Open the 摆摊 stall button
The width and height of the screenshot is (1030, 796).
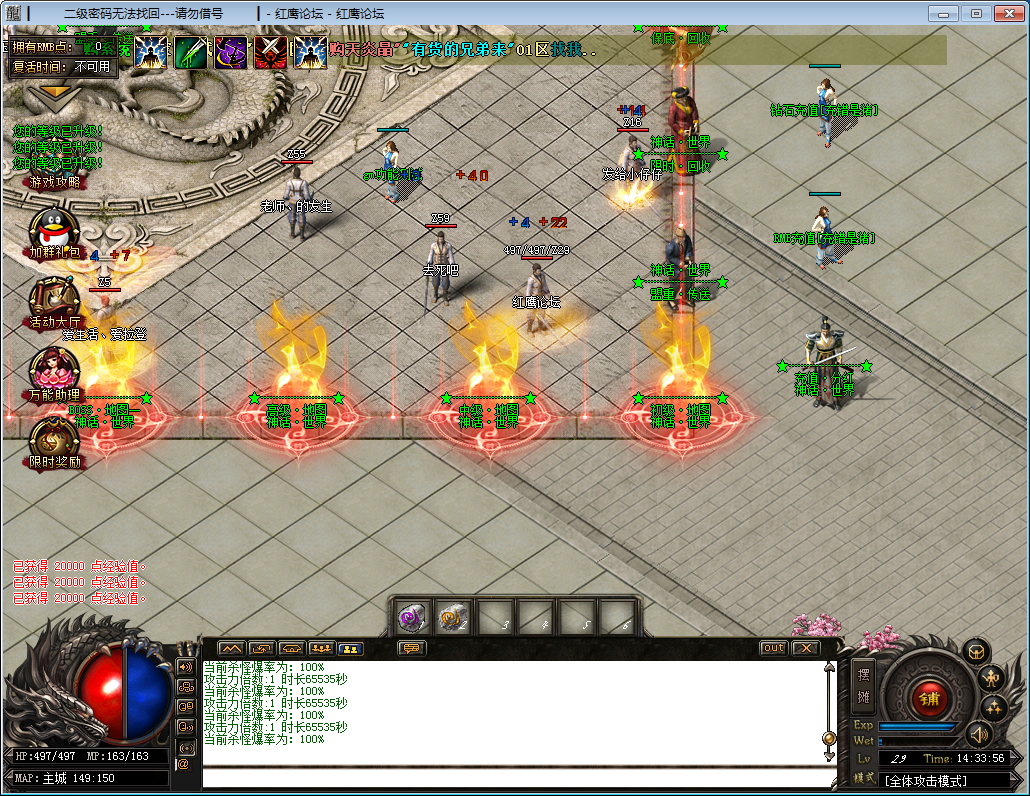tap(864, 685)
